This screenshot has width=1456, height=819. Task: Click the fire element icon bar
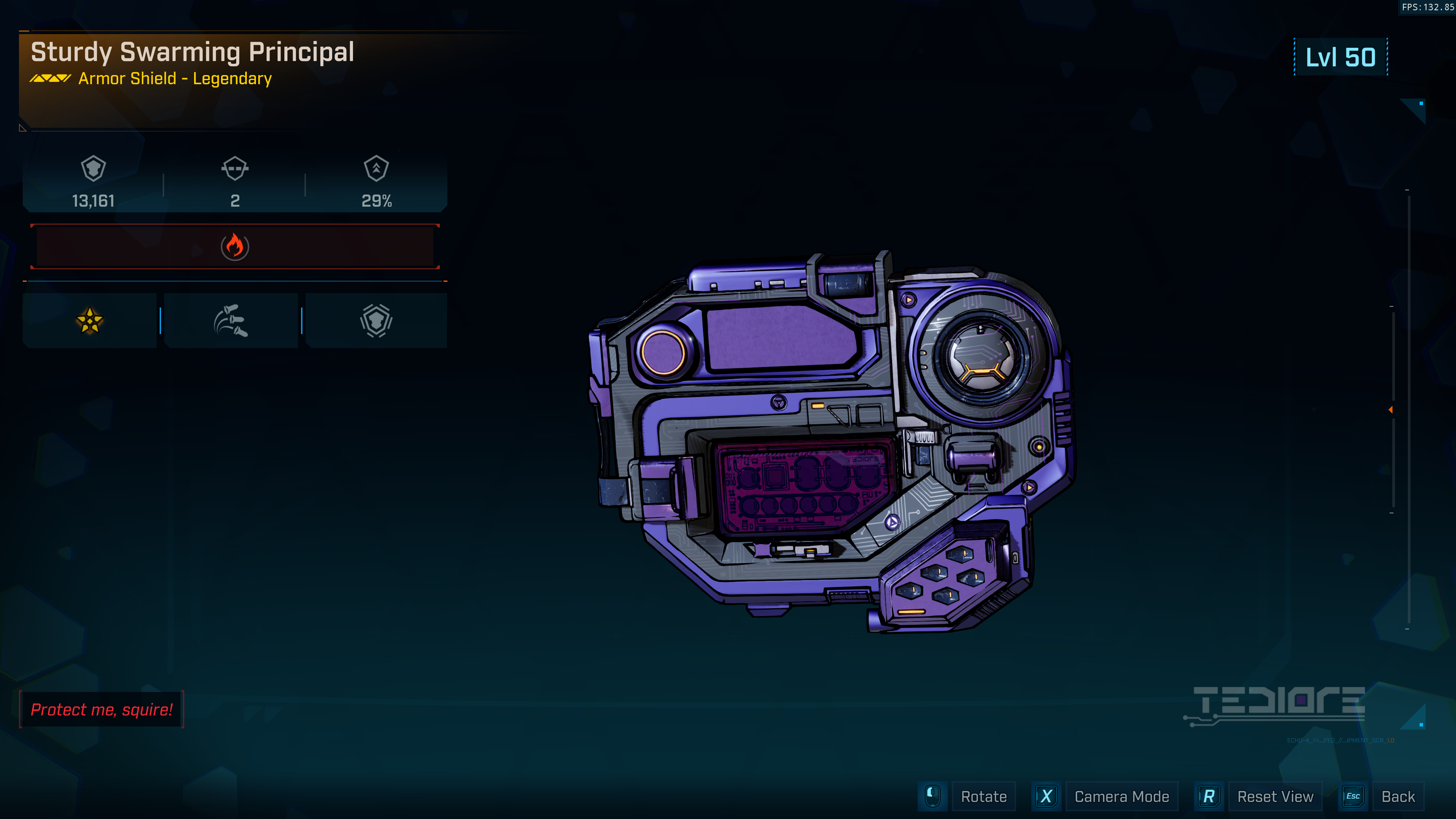point(235,246)
